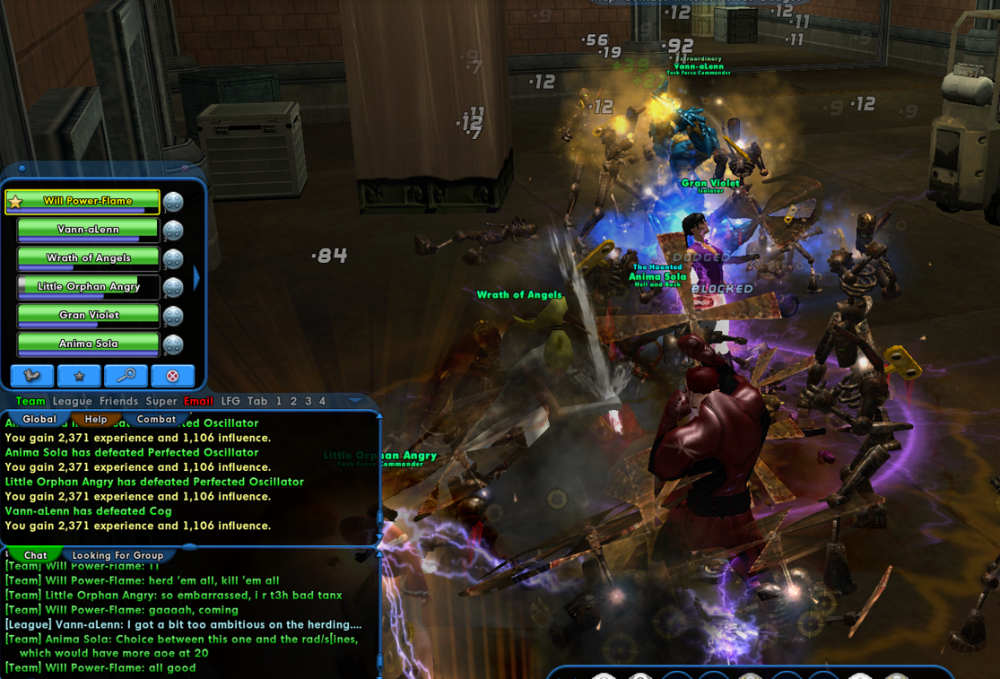The height and width of the screenshot is (679, 1000).
Task: Click the boot kick button under team list
Action: tap(32, 376)
